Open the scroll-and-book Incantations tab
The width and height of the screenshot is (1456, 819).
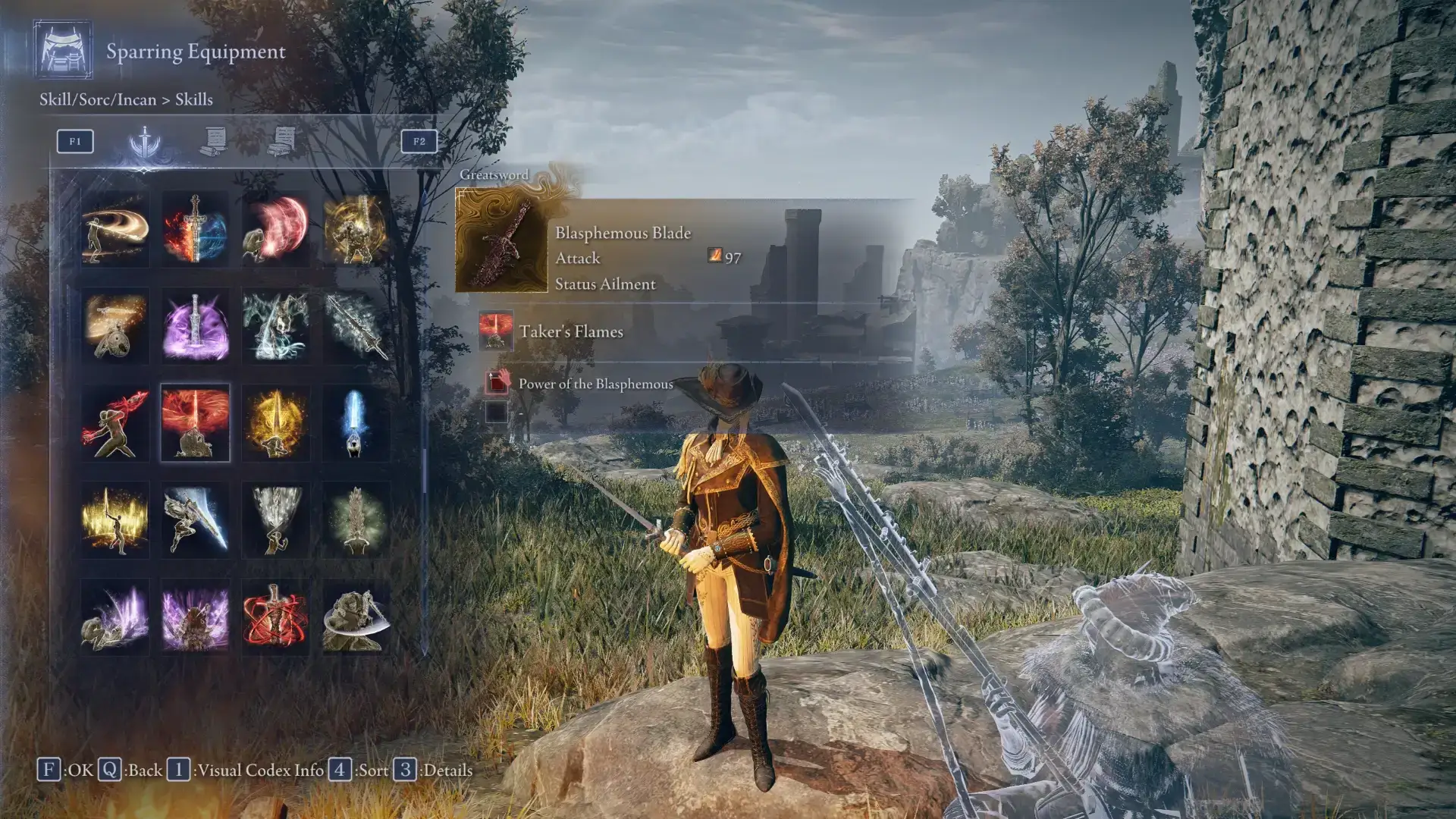(282, 142)
